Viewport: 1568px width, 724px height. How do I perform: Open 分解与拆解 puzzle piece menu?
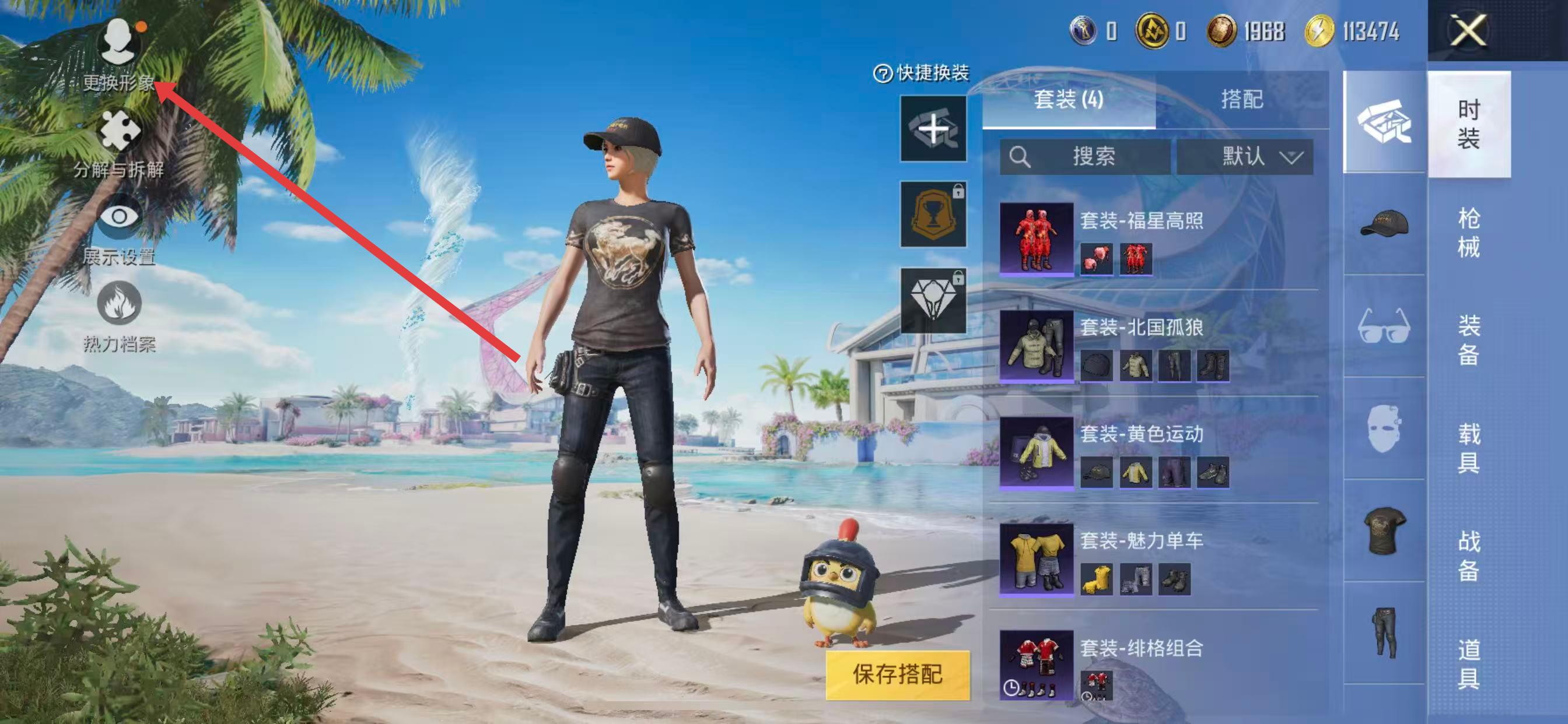(118, 143)
